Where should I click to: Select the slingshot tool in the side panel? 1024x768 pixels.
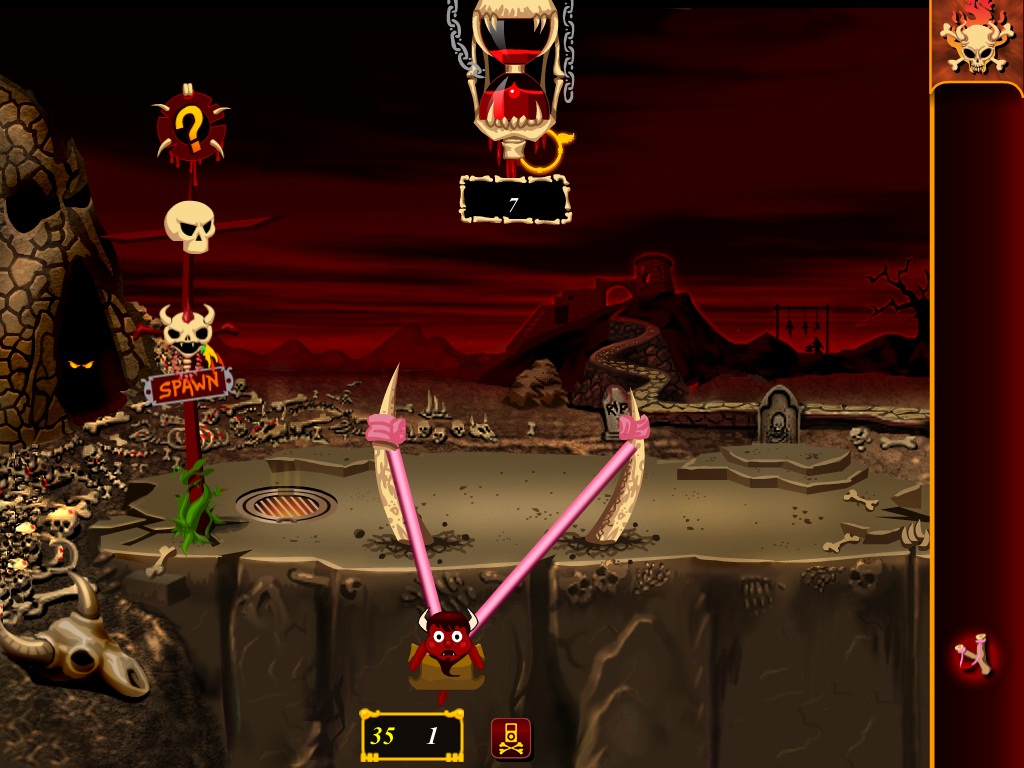click(x=974, y=657)
